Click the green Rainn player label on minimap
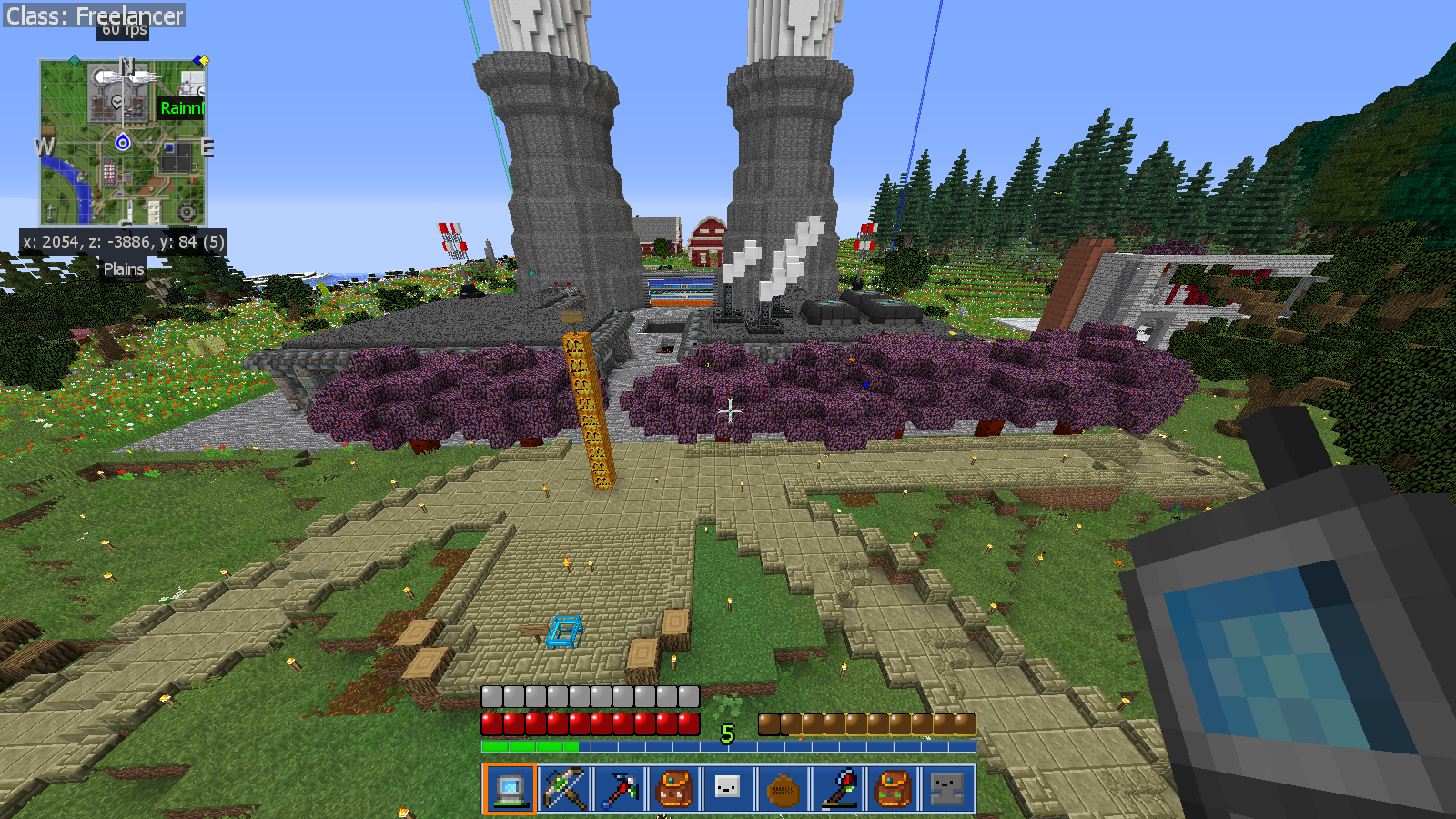The image size is (1456, 819). pyautogui.click(x=181, y=108)
